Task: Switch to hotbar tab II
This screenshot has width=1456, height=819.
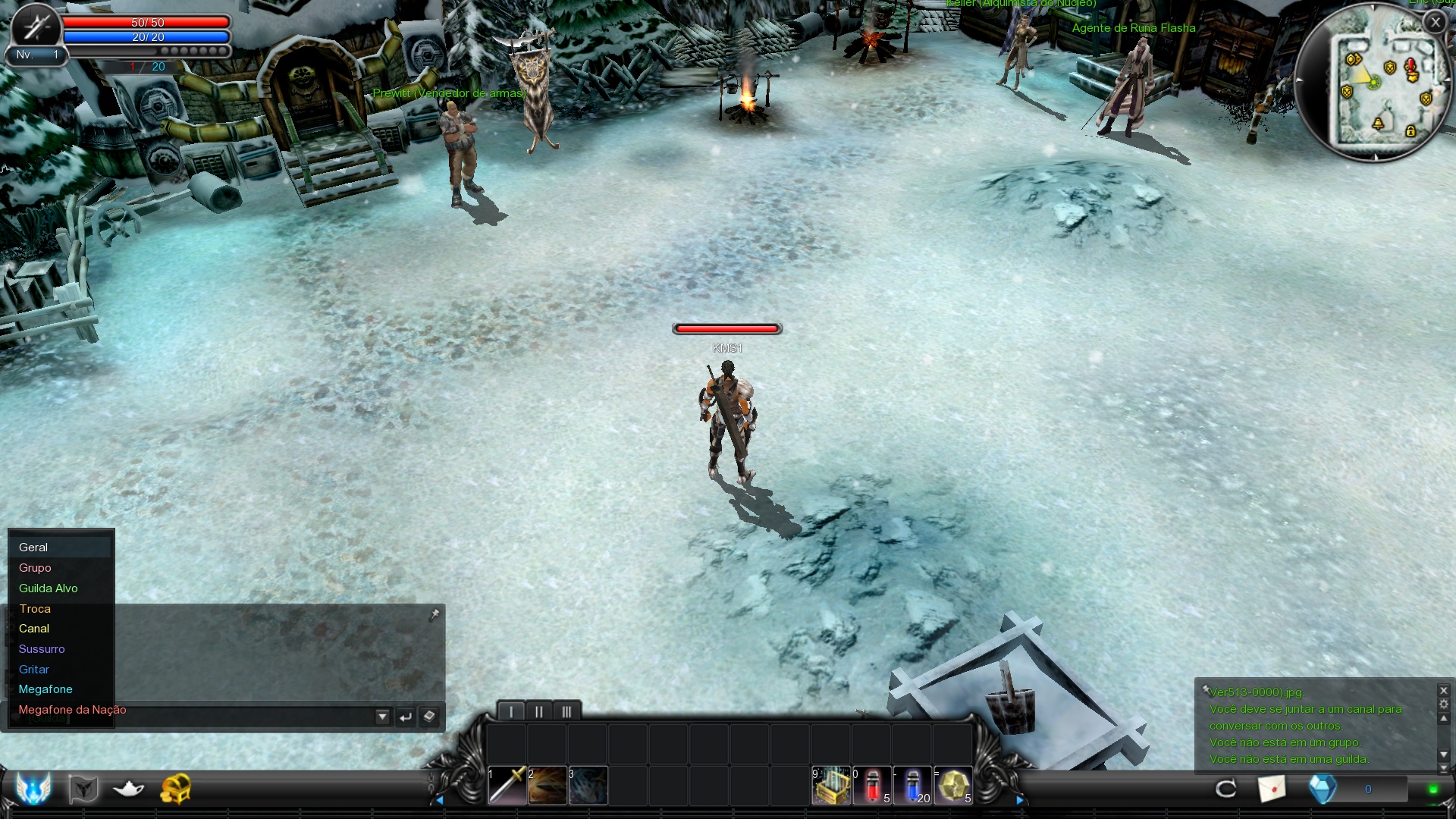Action: click(538, 711)
